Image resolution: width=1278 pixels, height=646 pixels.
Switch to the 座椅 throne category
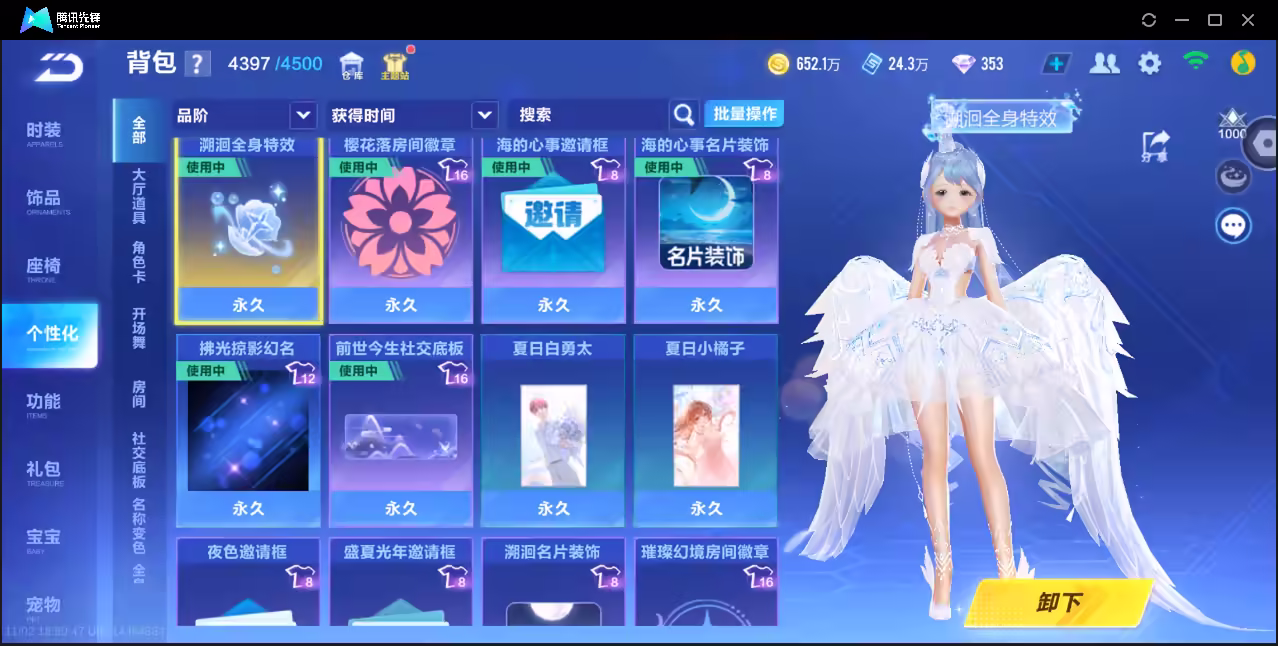44,268
